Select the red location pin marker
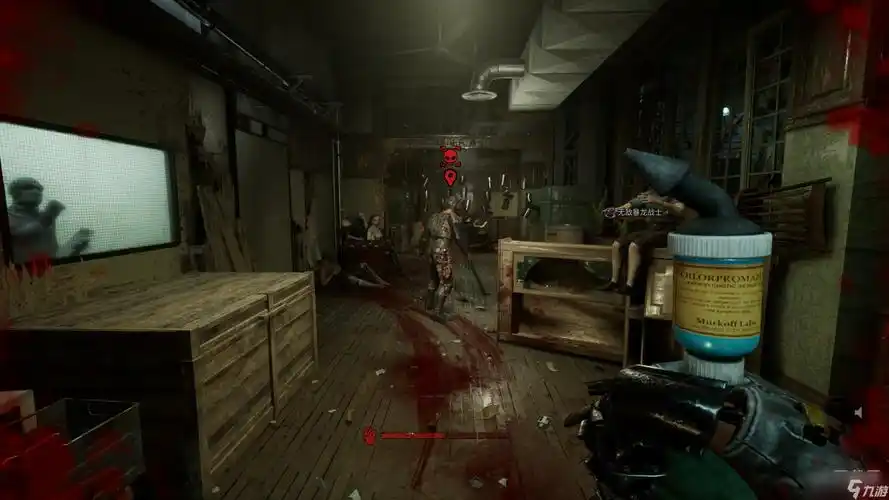Image resolution: width=889 pixels, height=500 pixels. 450,178
